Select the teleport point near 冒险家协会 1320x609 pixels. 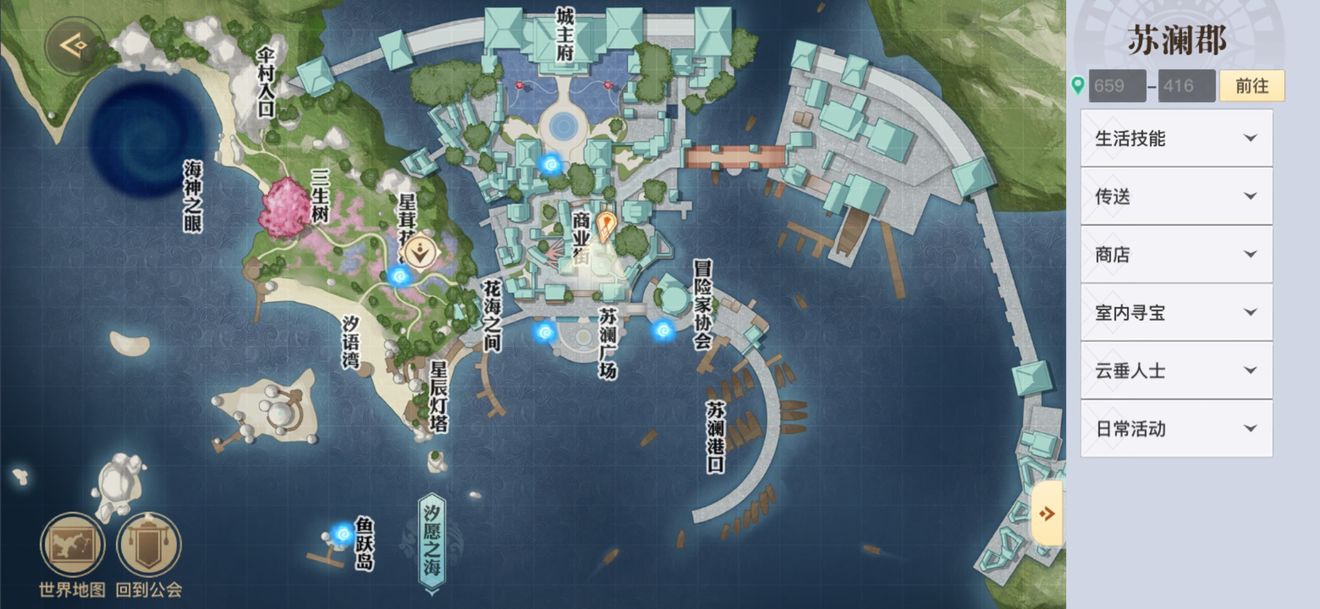(662, 329)
